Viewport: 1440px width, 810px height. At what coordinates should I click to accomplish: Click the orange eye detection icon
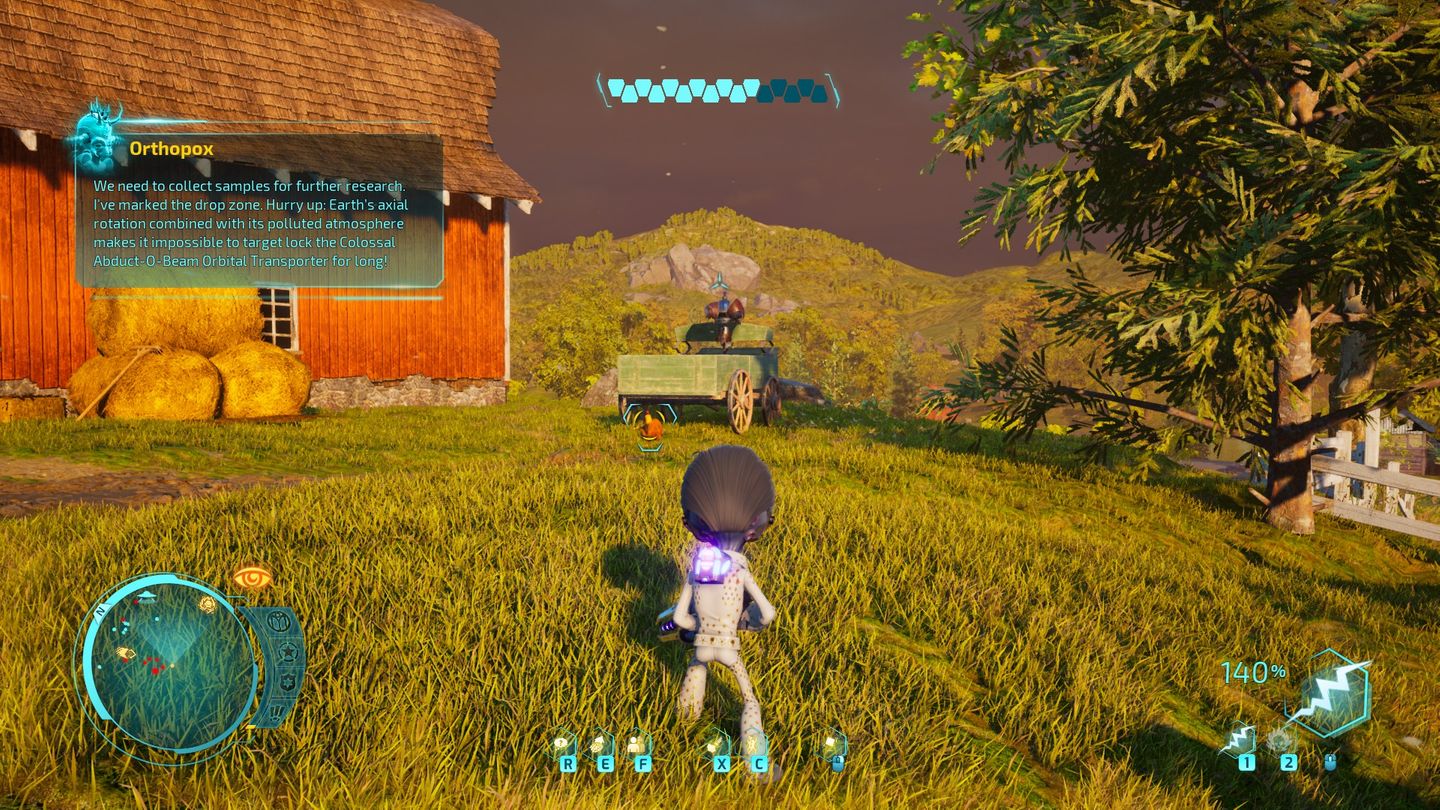[252, 577]
